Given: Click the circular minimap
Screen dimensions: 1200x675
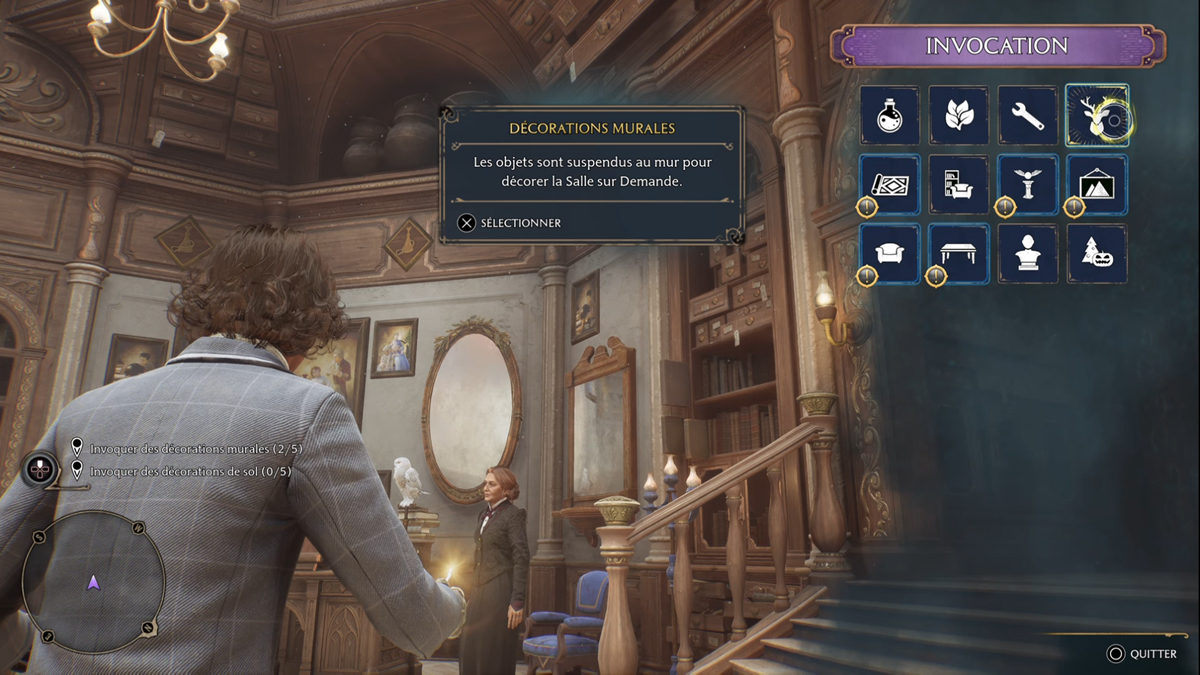Looking at the screenshot, I should pos(93,582).
